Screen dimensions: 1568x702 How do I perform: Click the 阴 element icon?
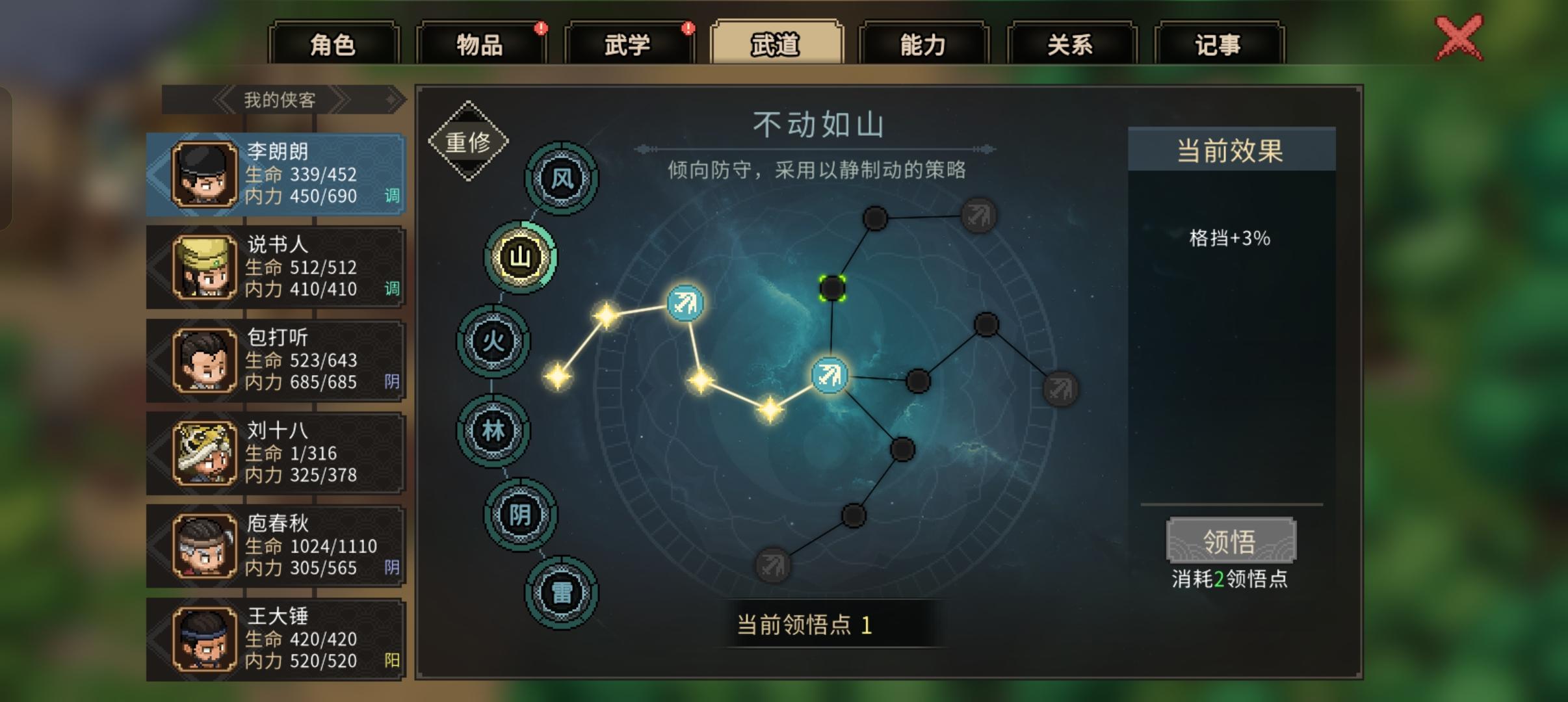(520, 513)
